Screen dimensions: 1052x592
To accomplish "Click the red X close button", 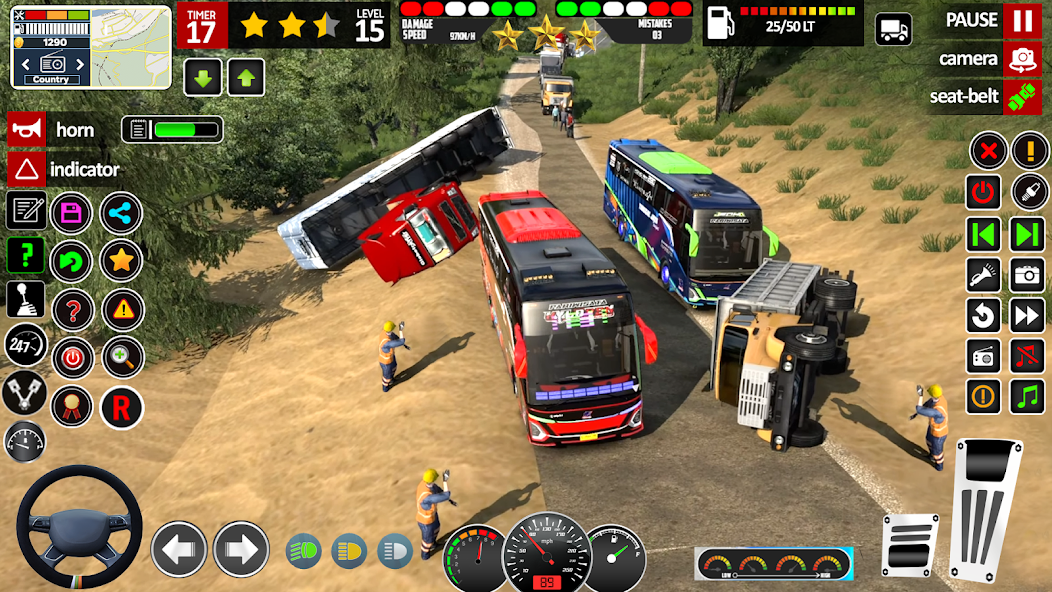I will pos(988,151).
